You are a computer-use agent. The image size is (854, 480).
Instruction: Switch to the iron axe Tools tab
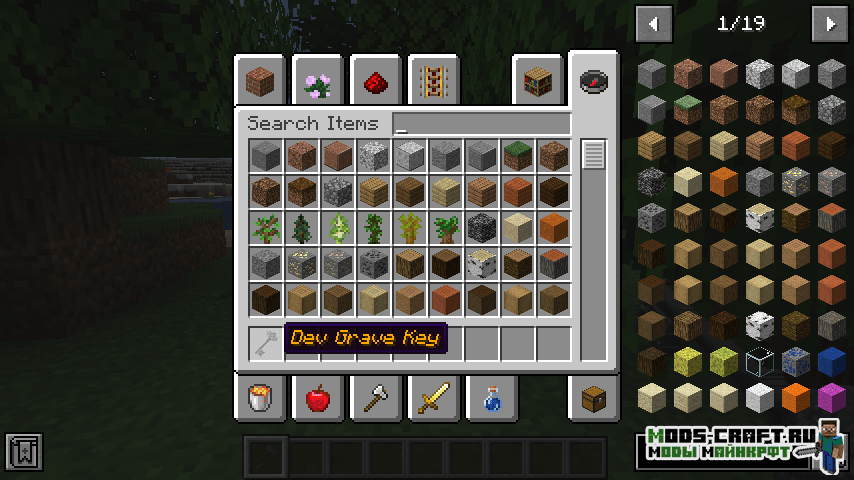(376, 399)
